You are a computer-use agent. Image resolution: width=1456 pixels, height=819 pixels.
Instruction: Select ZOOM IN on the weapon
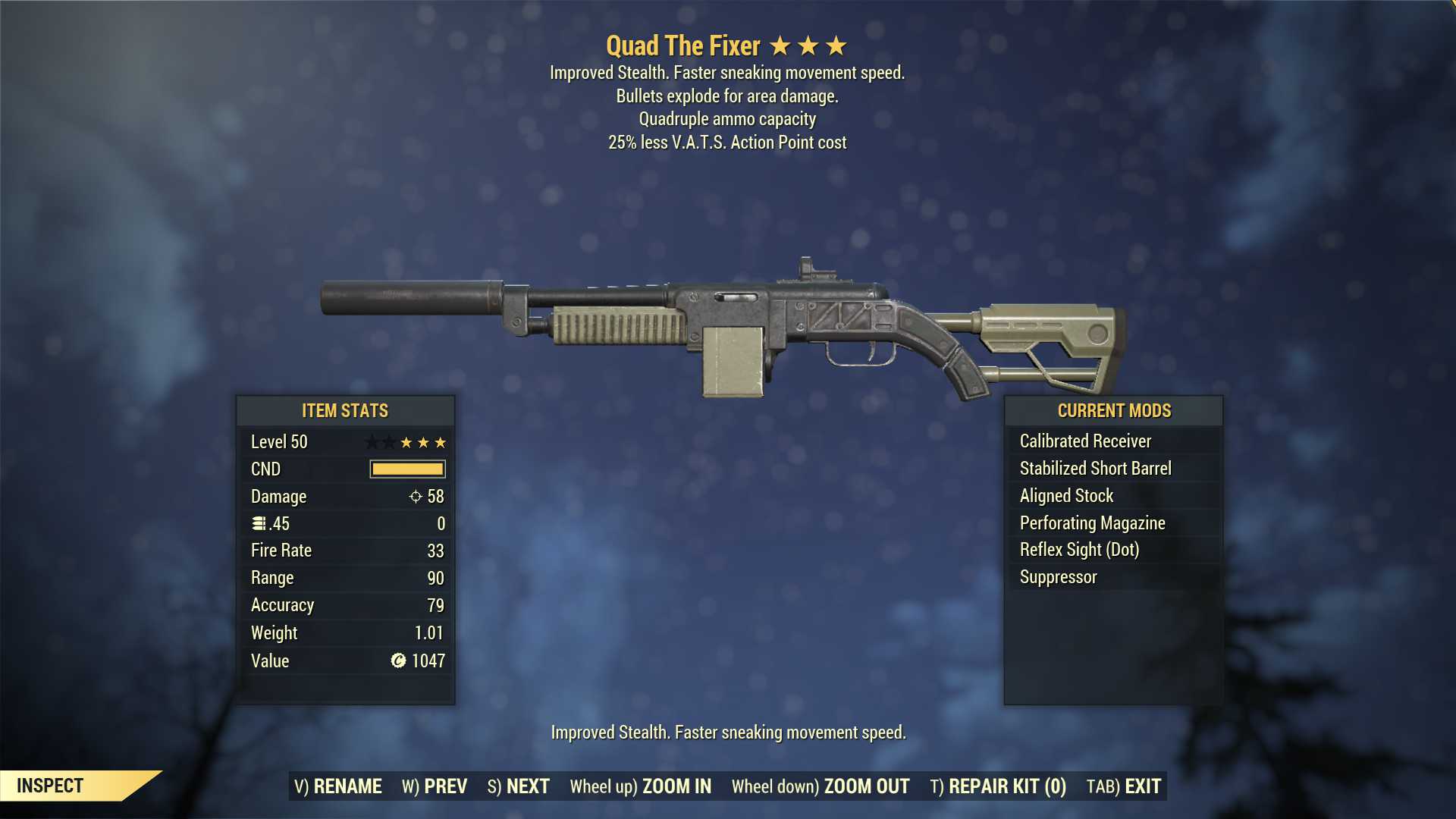[641, 786]
